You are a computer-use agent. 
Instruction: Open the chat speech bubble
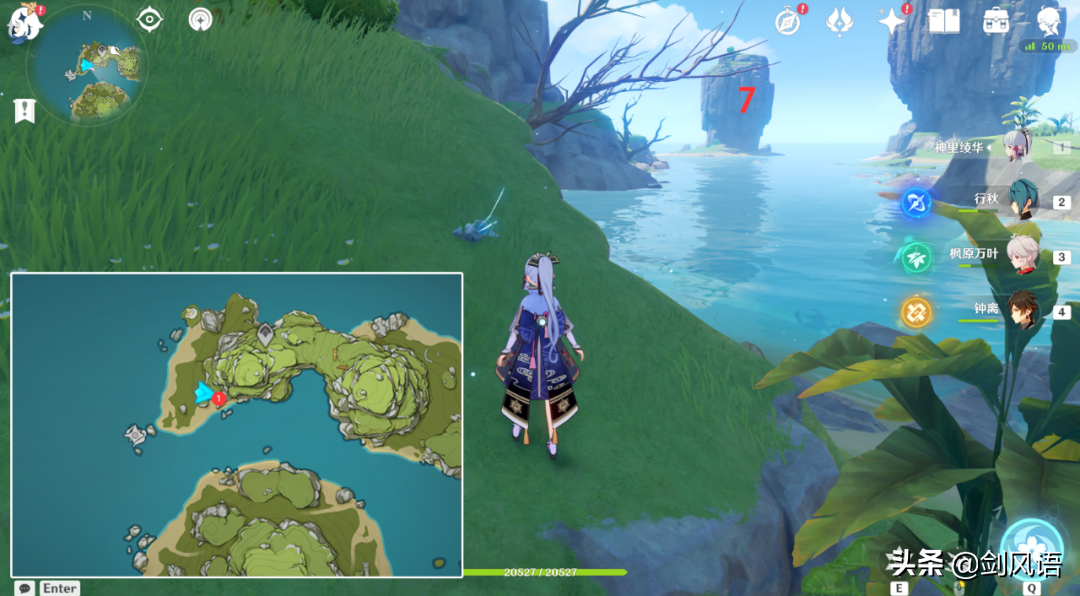(22, 588)
